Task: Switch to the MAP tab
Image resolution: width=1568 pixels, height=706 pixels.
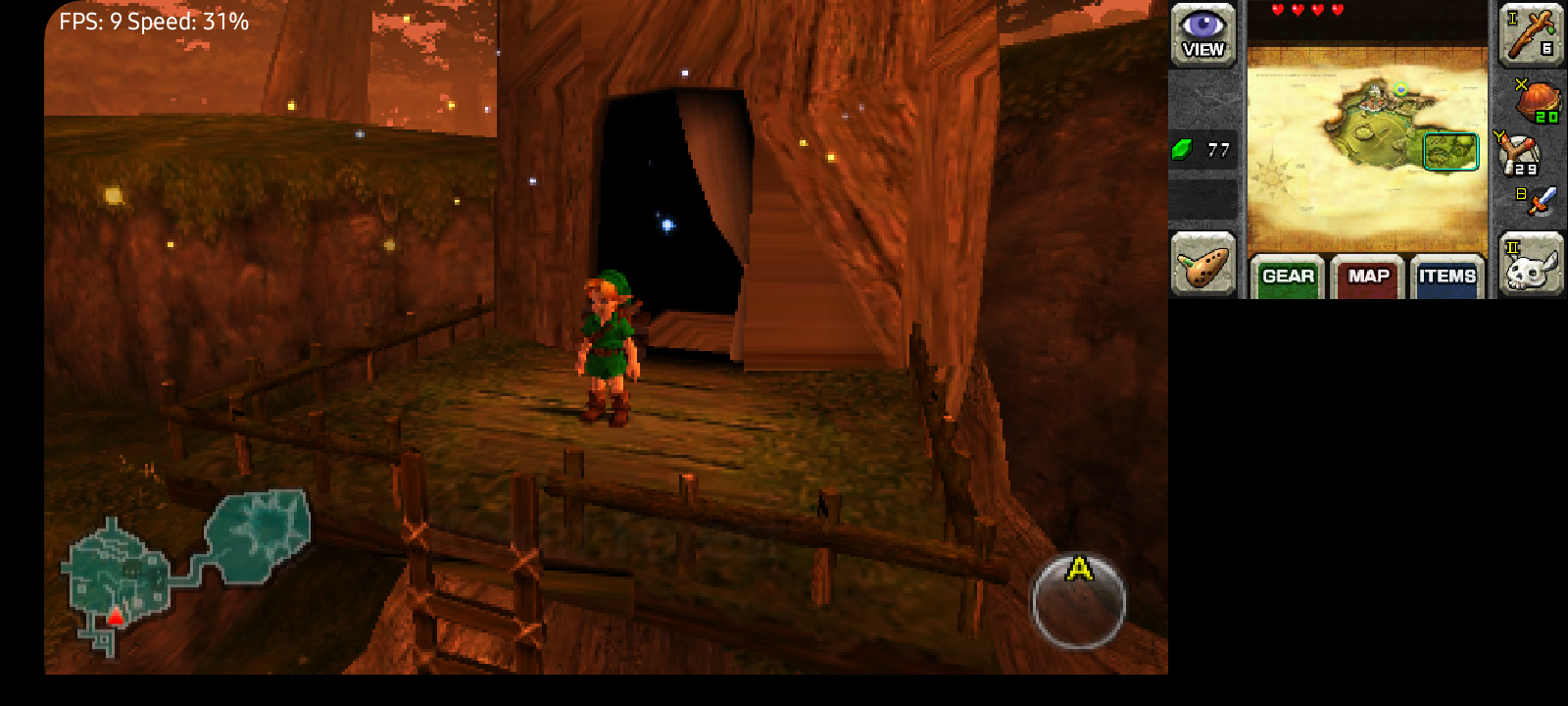Action: (x=1368, y=276)
